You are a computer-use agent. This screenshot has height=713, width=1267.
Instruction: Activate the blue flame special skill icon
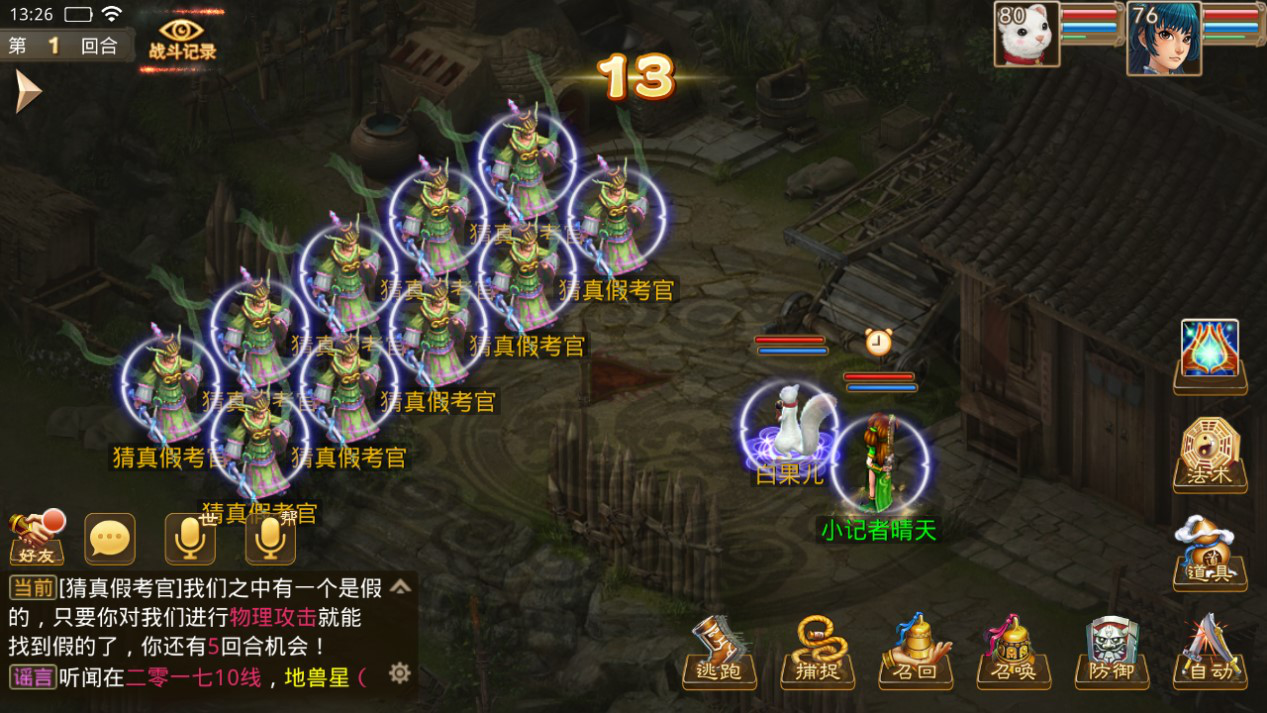click(x=1210, y=352)
